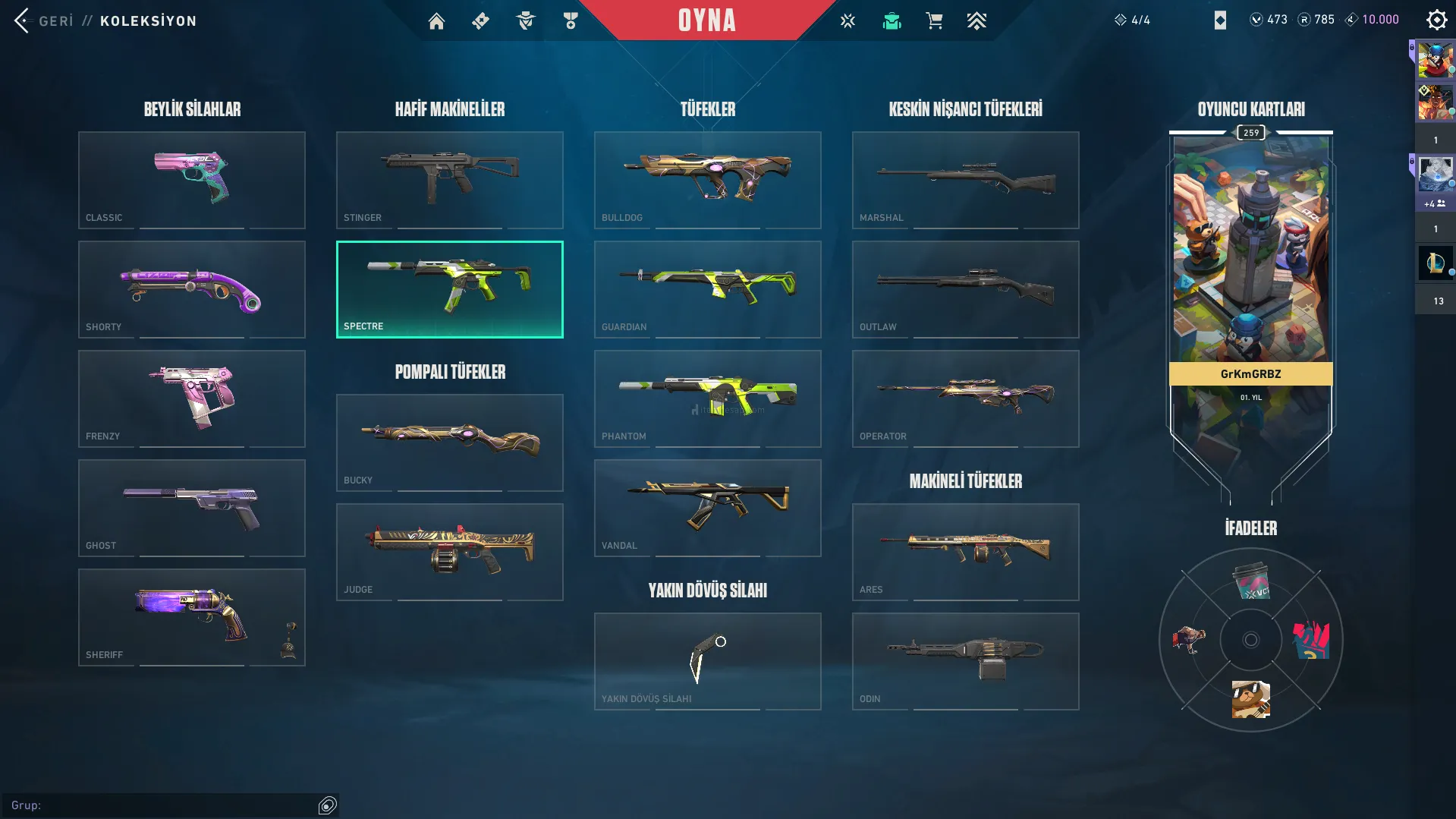Screen dimensions: 1456x819
Task: Select the Classic pistol slot
Action: (x=192, y=180)
